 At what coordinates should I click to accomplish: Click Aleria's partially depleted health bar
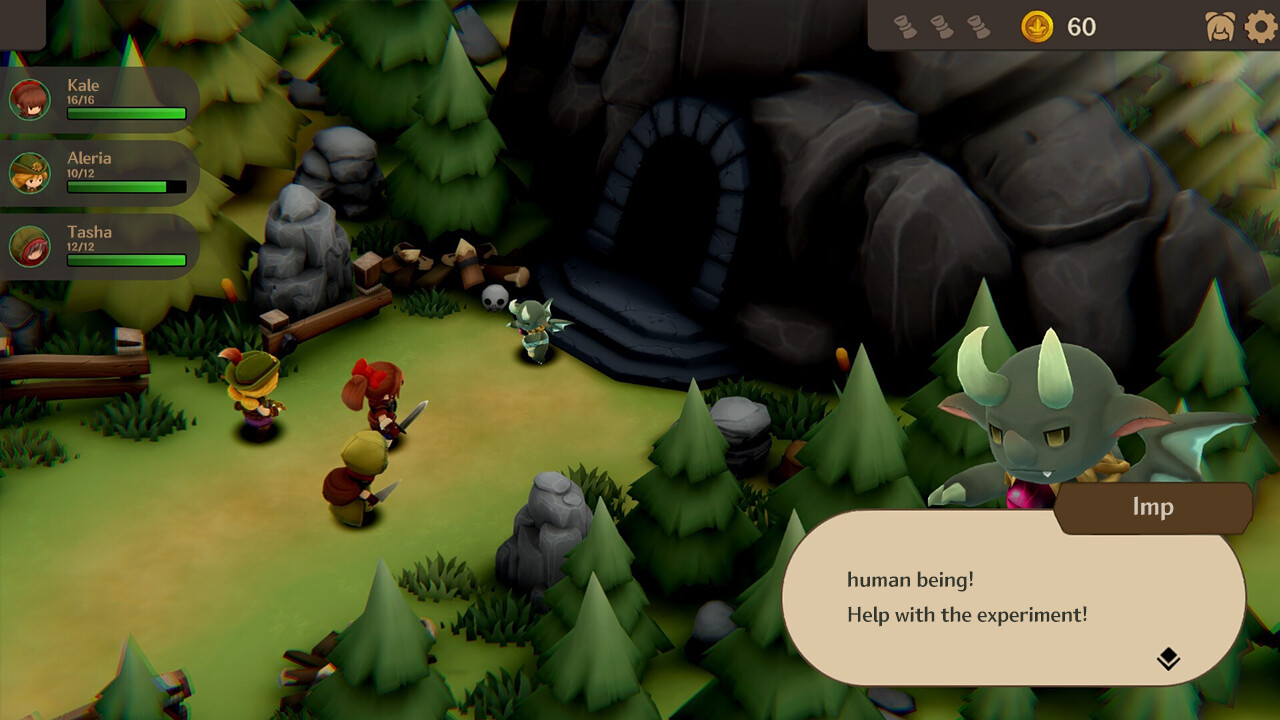click(x=125, y=185)
